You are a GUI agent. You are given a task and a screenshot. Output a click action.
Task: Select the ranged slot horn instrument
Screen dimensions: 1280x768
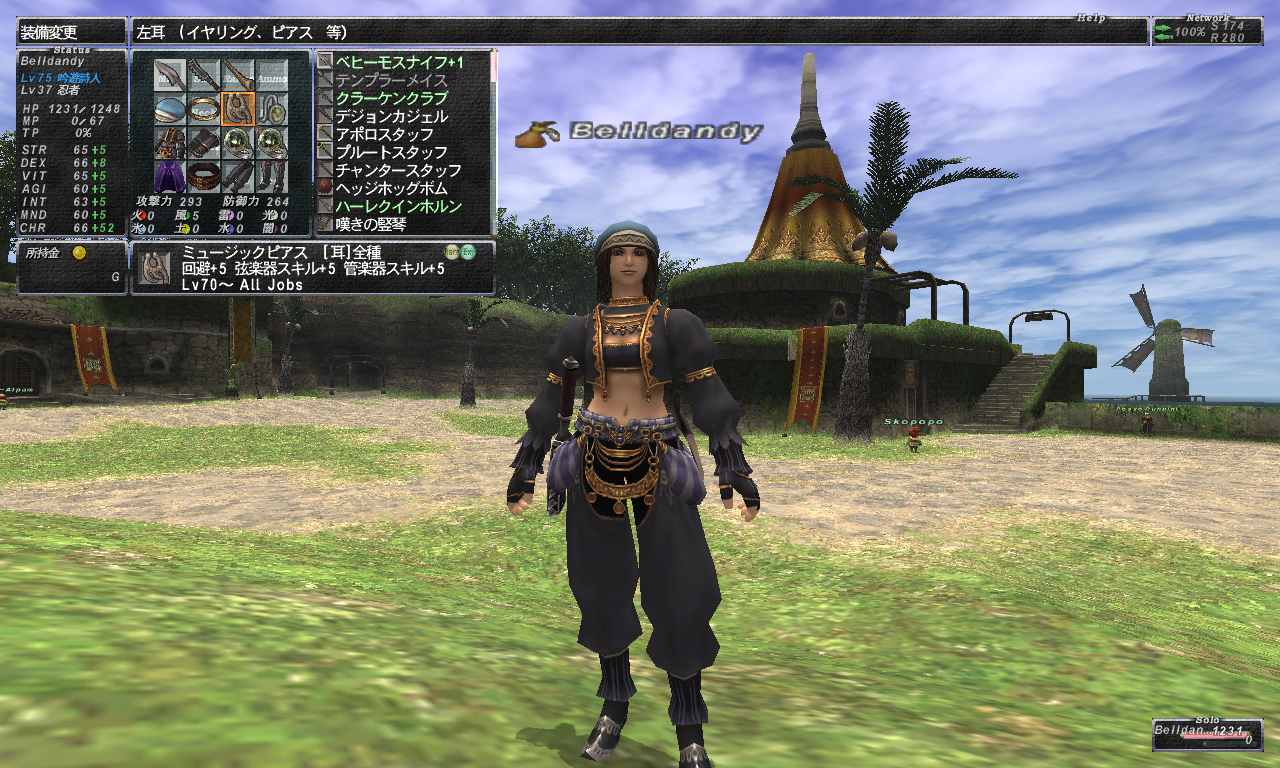238,75
